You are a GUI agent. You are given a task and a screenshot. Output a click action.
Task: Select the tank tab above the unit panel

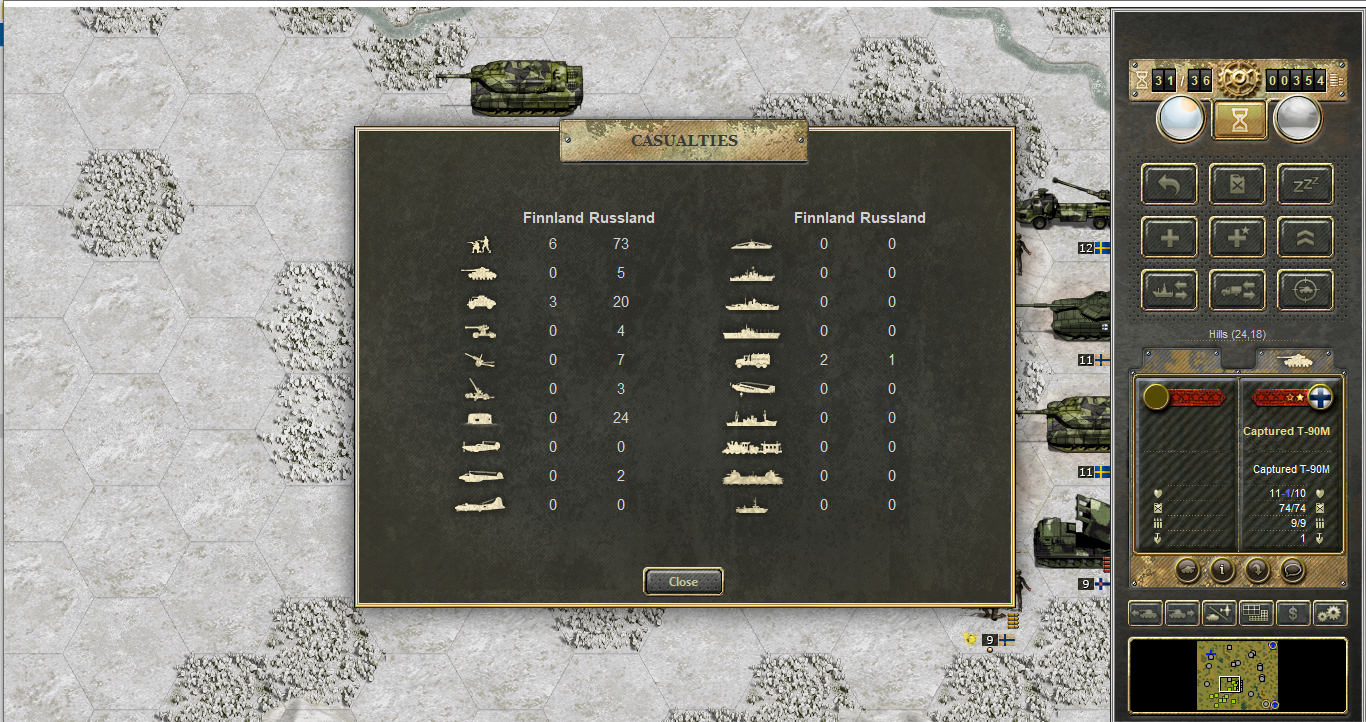[x=1294, y=359]
